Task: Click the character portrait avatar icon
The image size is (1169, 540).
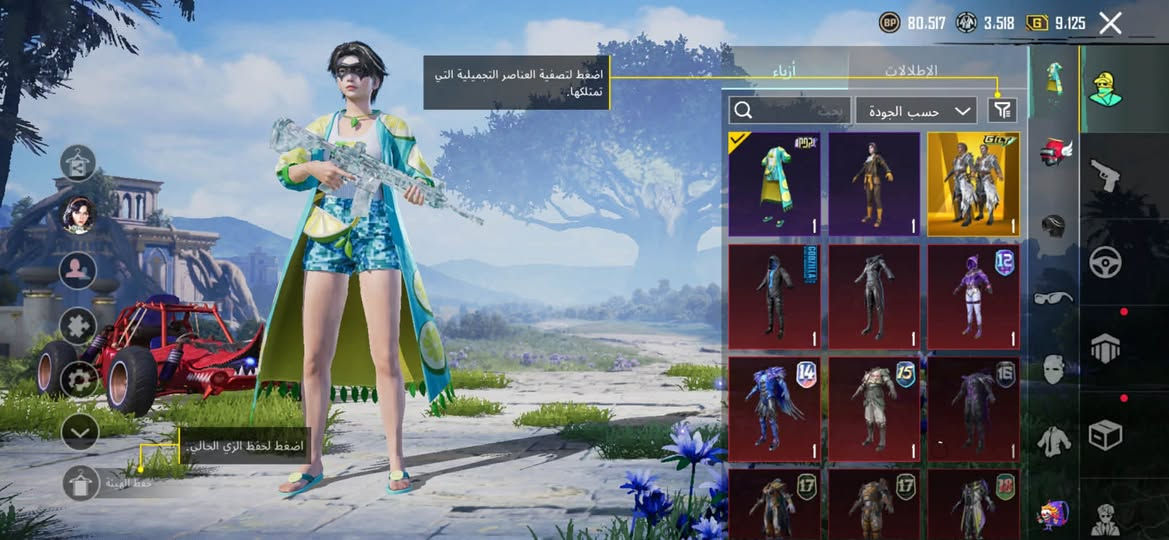Action: click(x=79, y=215)
